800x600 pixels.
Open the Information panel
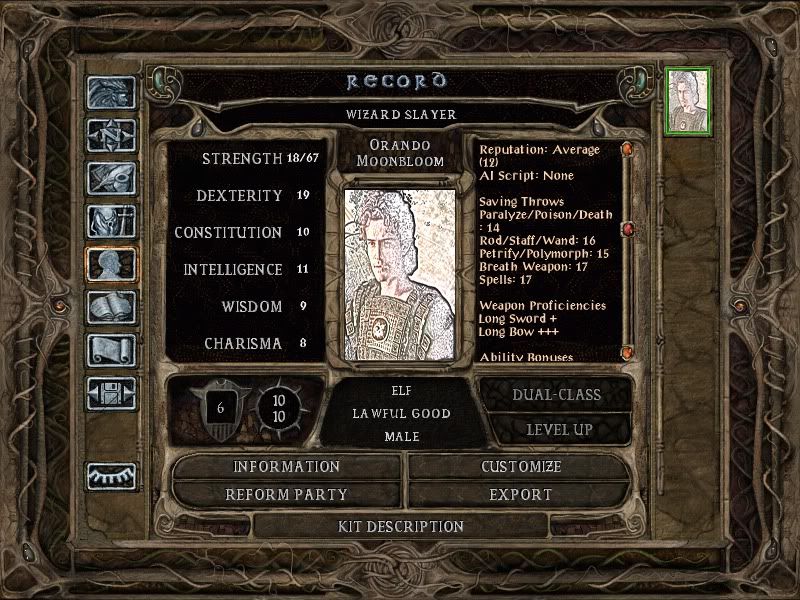click(x=287, y=467)
